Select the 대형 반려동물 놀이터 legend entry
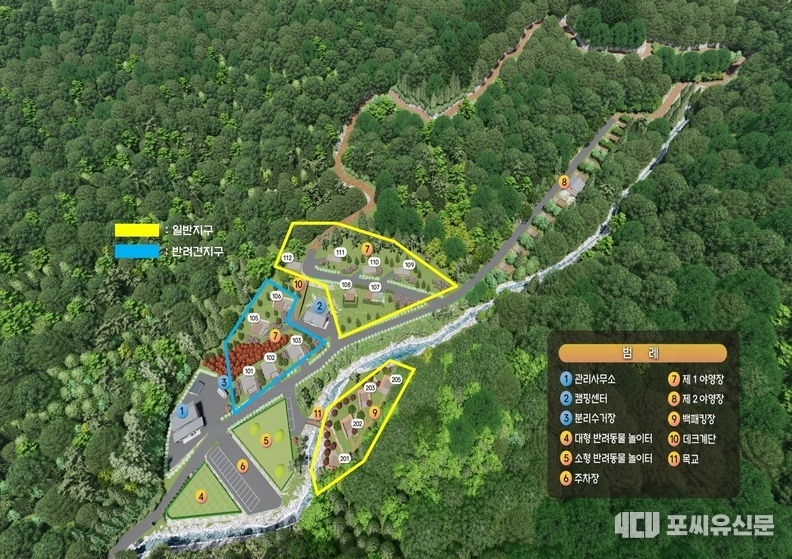Viewport: 792px width, 559px height. [x=613, y=438]
